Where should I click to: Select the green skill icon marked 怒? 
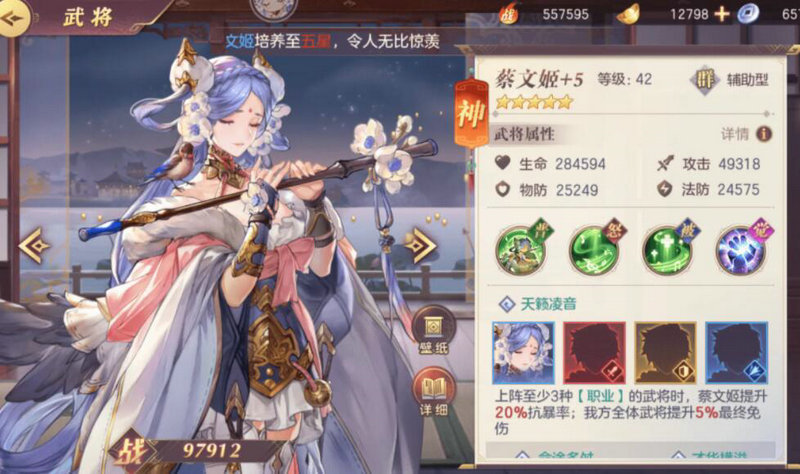pos(593,248)
